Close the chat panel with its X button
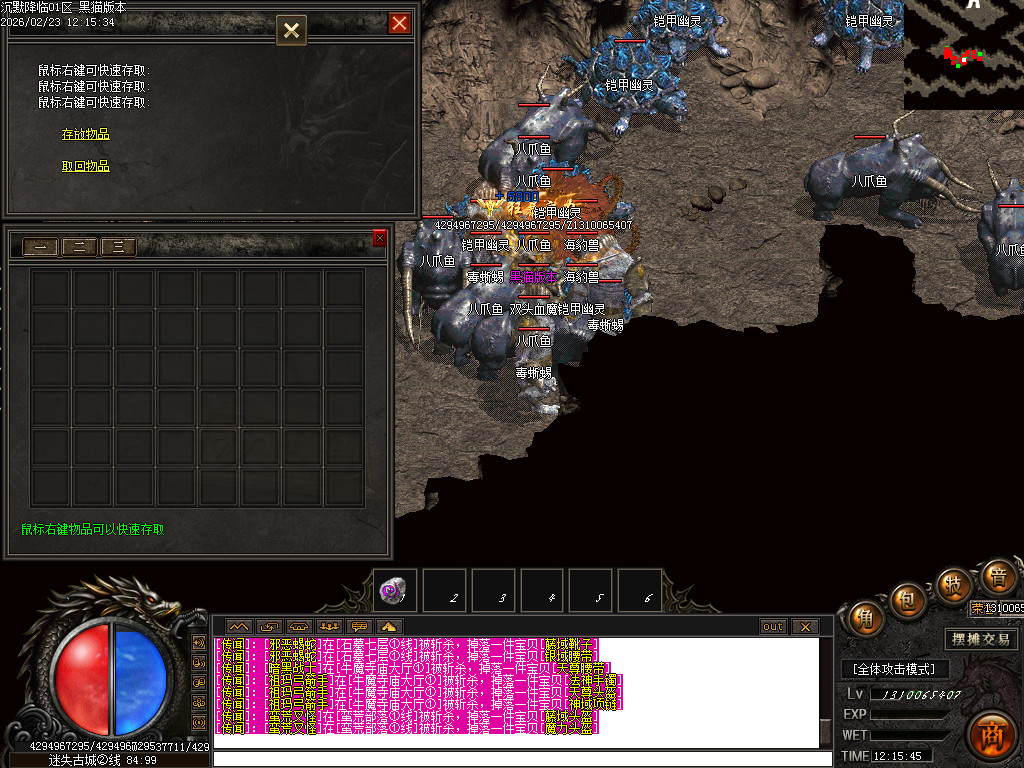The image size is (1024, 768). [804, 627]
